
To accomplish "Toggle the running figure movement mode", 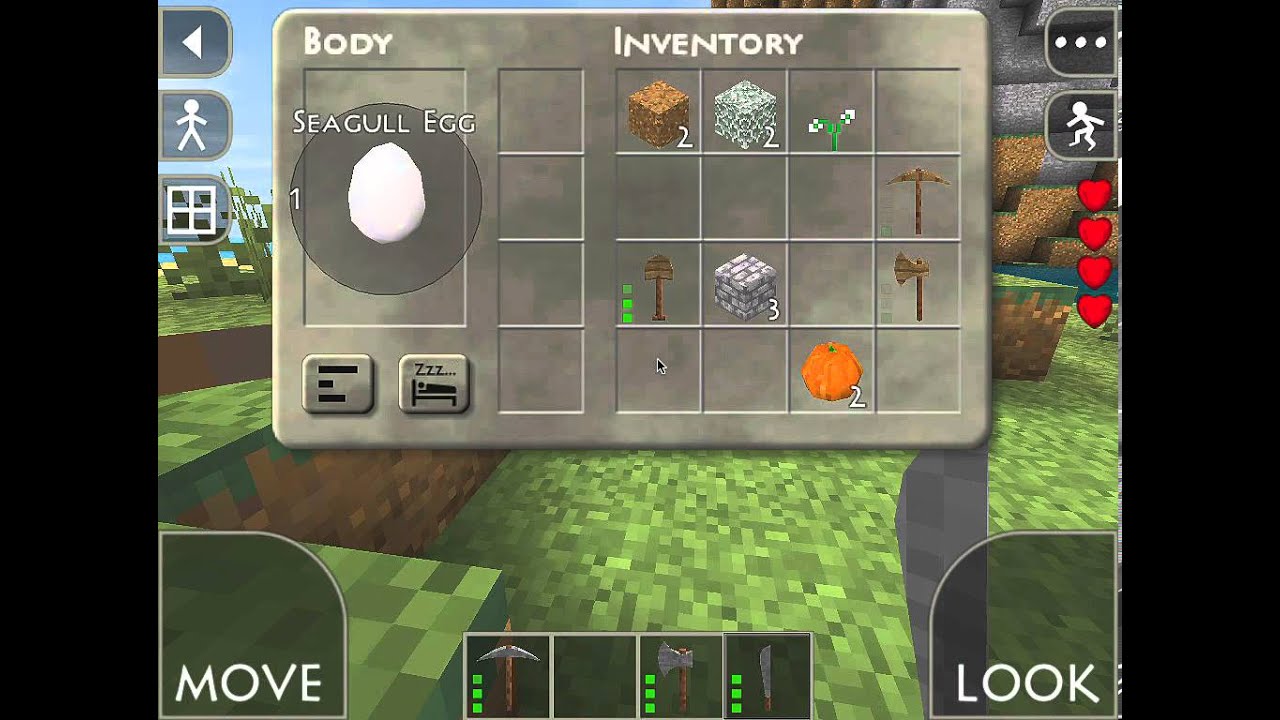I will tap(1081, 126).
